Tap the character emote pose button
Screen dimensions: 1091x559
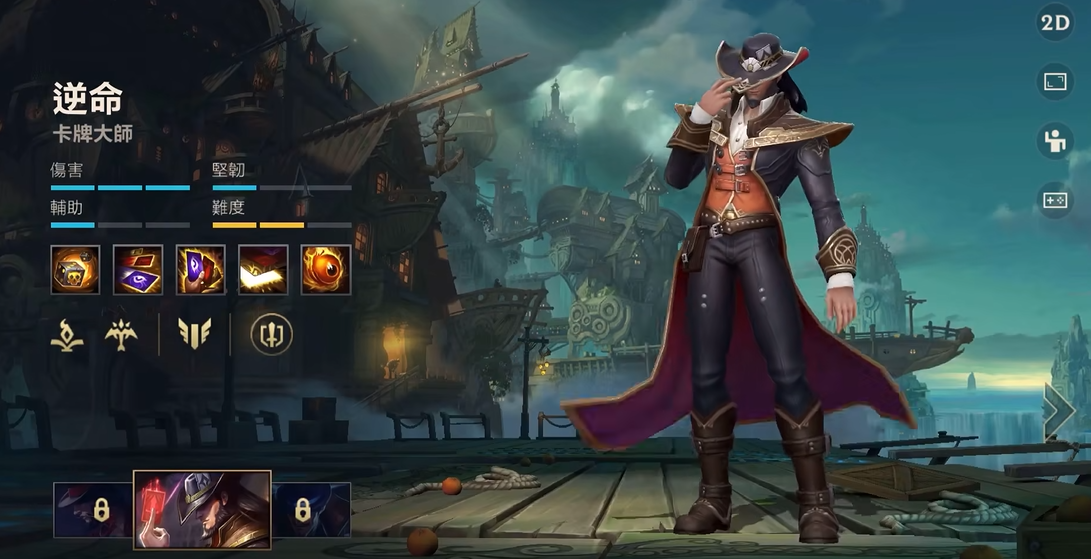1056,141
